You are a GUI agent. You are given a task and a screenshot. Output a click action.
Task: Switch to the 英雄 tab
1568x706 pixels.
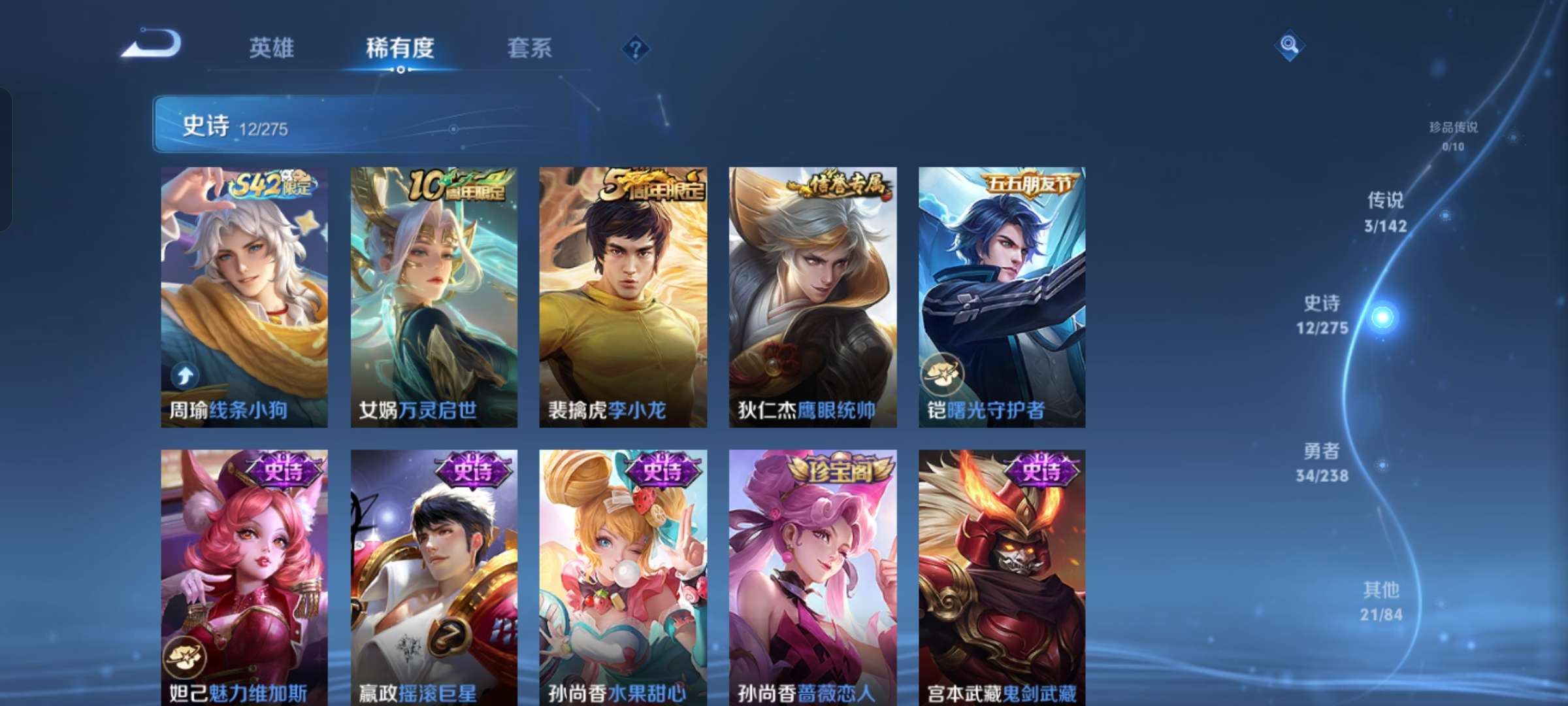click(x=272, y=48)
